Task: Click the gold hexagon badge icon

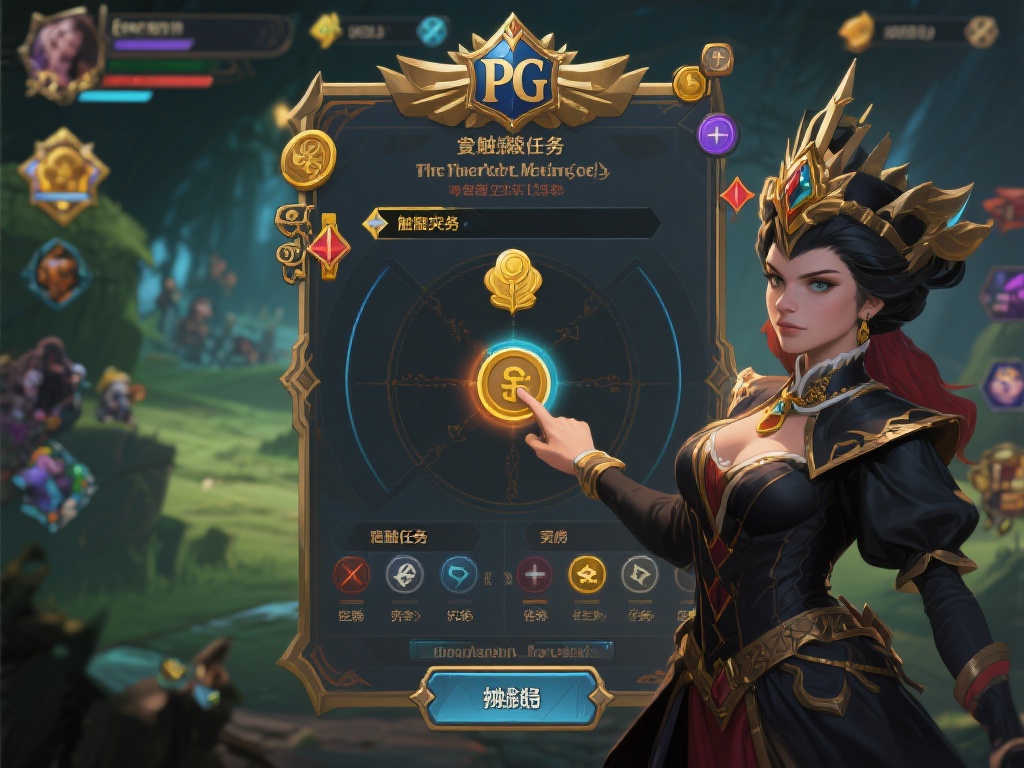Action: 63,175
